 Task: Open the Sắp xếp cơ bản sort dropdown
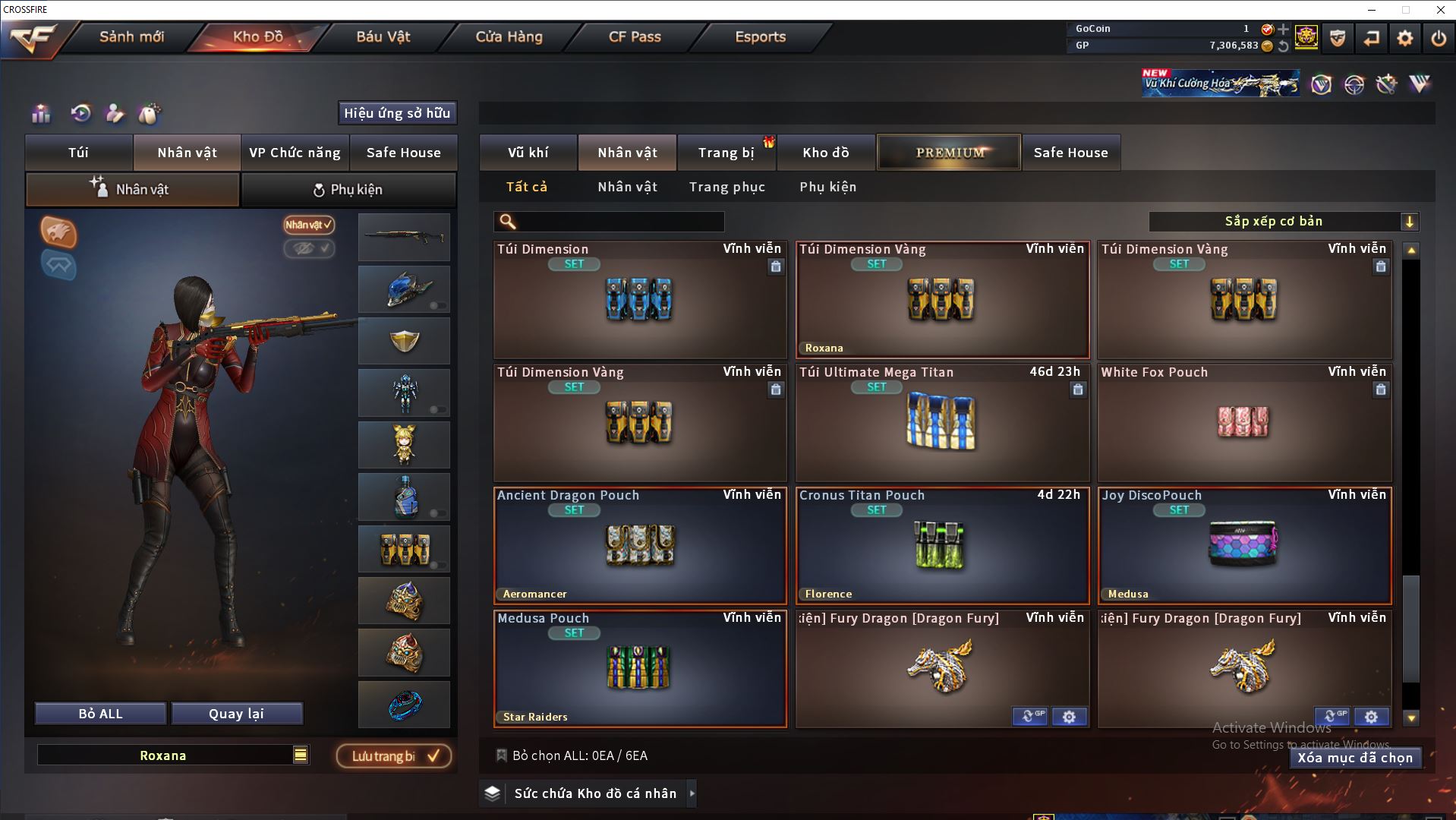[1283, 222]
